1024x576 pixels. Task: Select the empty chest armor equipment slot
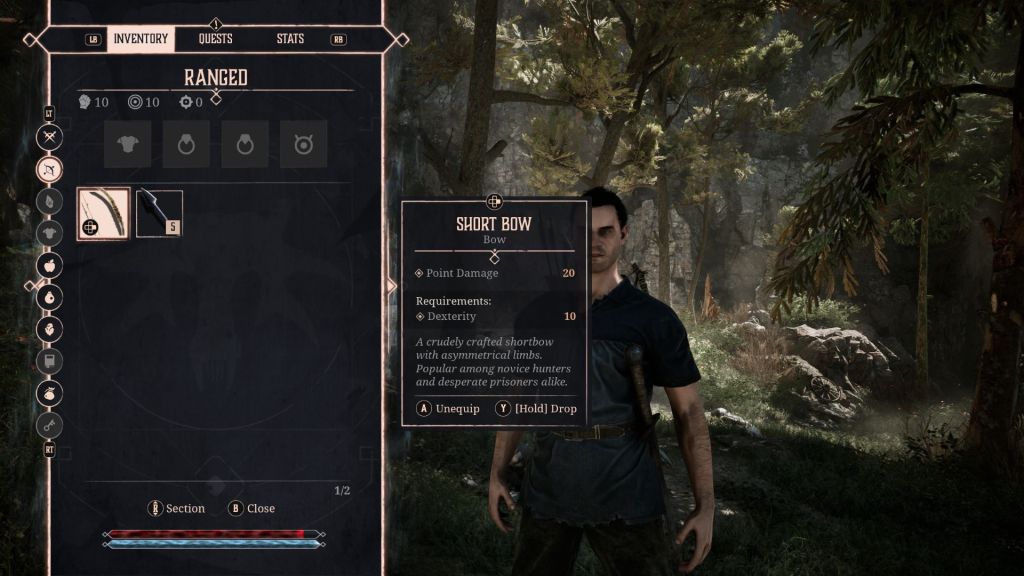pyautogui.click(x=128, y=145)
